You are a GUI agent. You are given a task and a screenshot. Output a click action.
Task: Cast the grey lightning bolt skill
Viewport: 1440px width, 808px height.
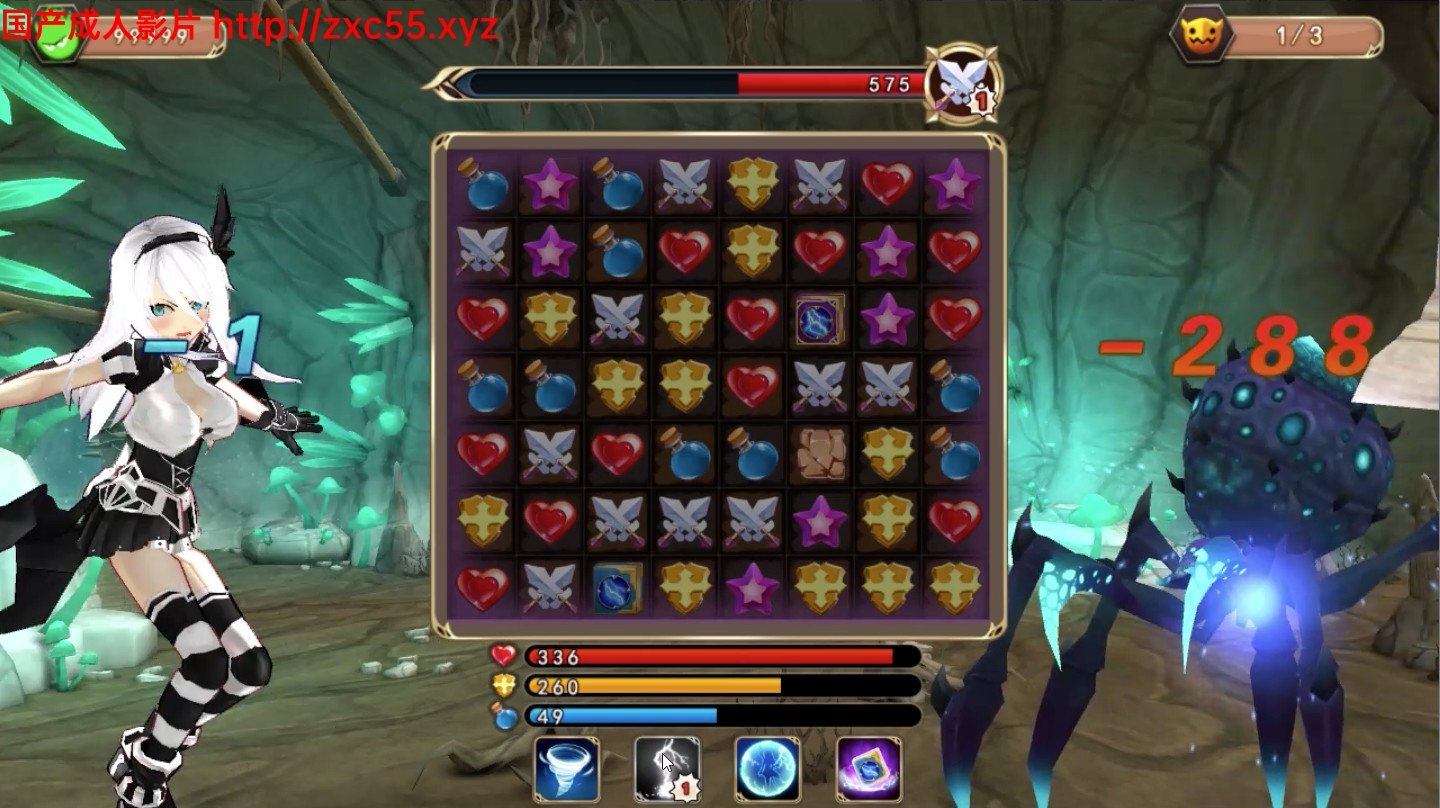[x=667, y=769]
